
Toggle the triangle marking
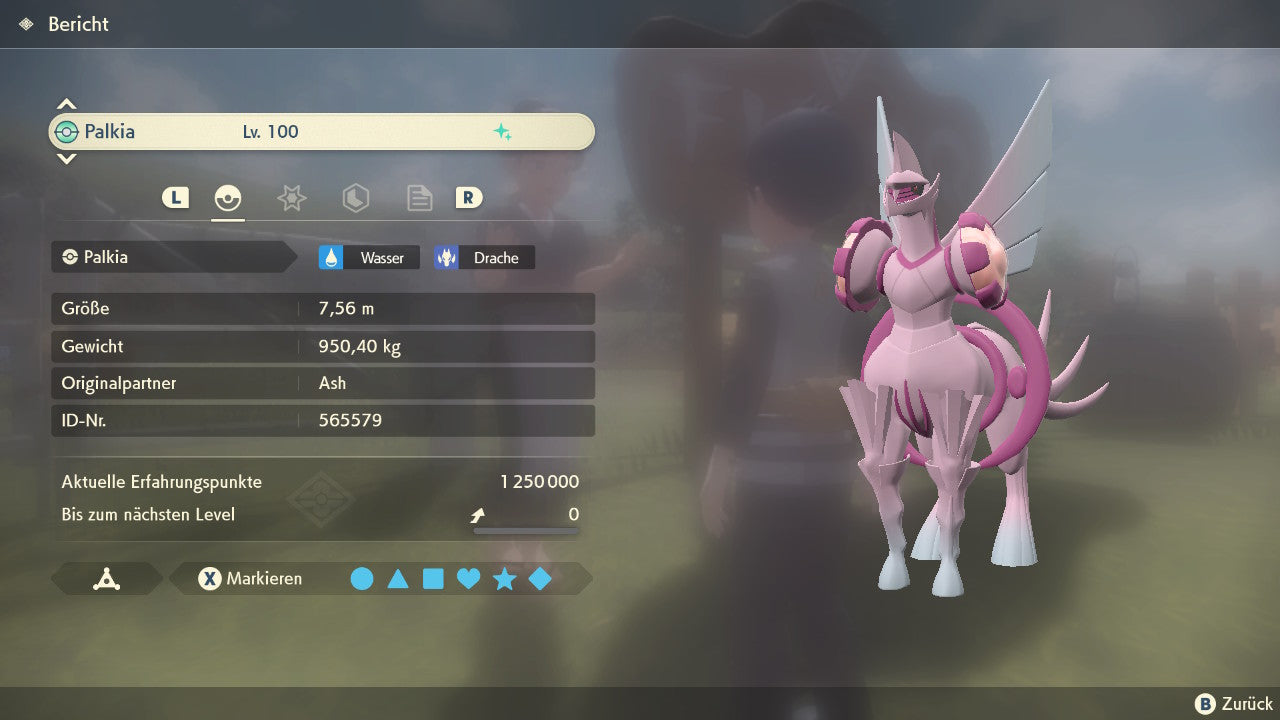(398, 579)
